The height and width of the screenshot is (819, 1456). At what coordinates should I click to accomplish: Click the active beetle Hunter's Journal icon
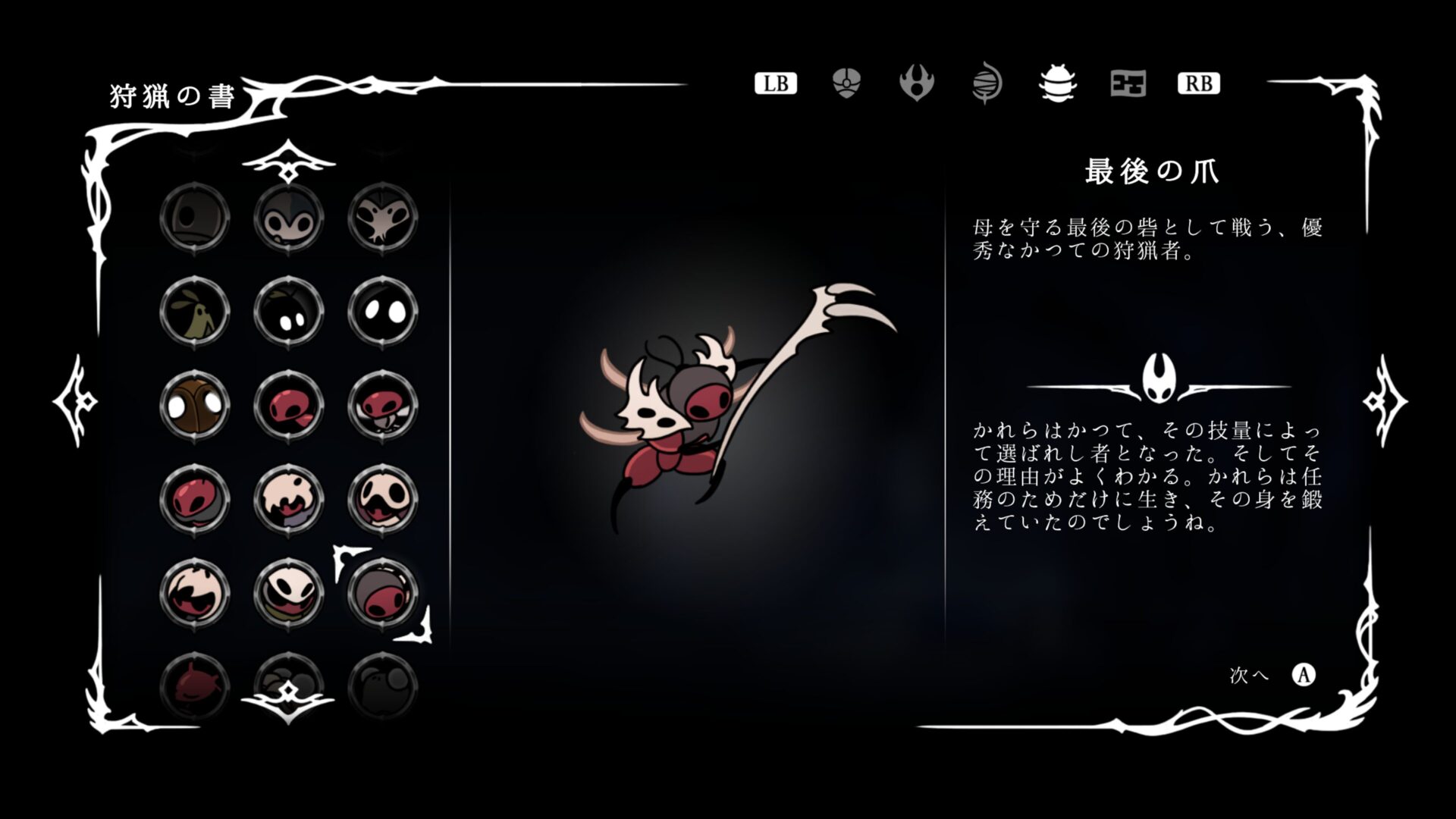1056,83
